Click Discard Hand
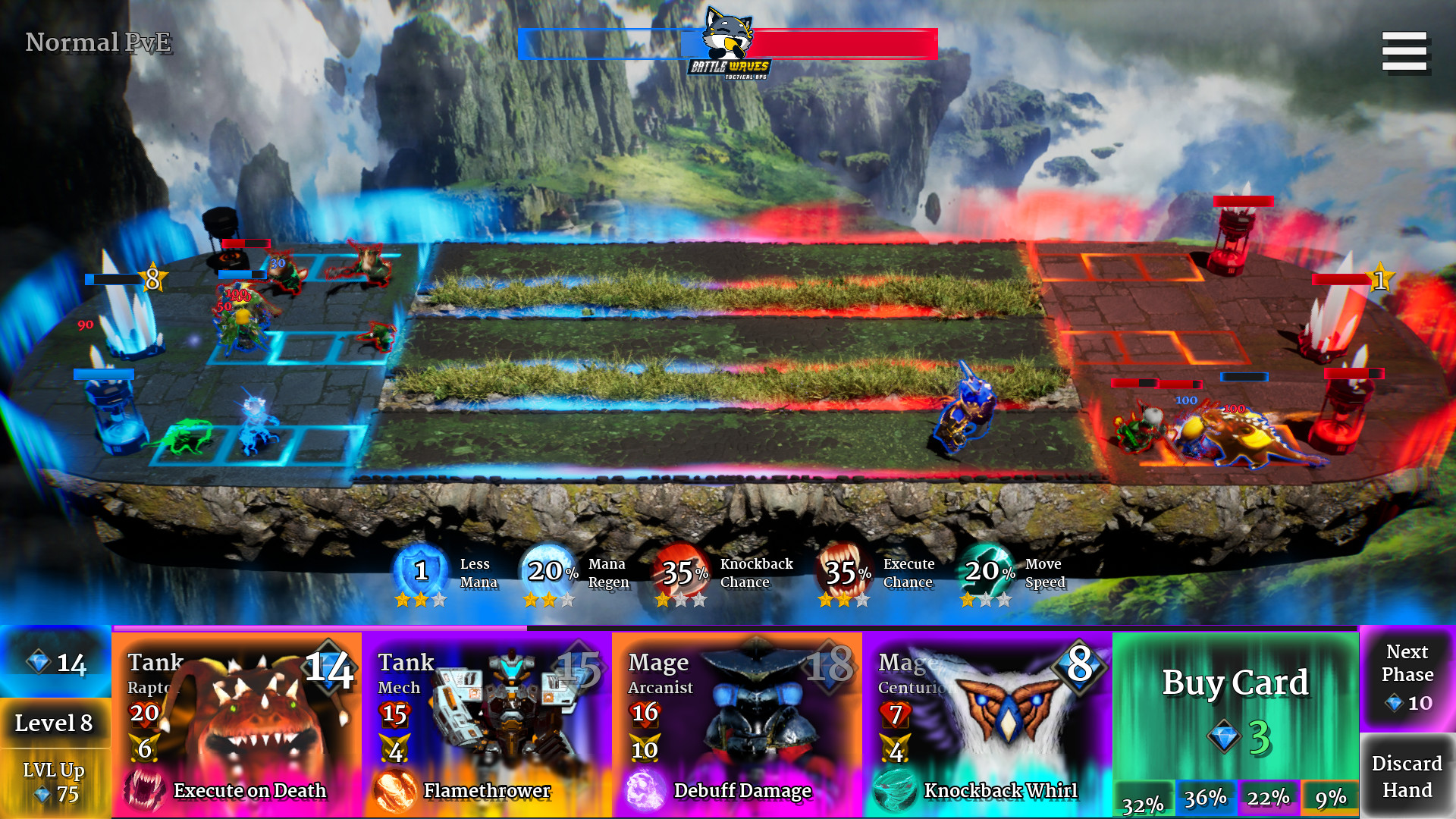Viewport: 1456px width, 819px height. pyautogui.click(x=1407, y=775)
